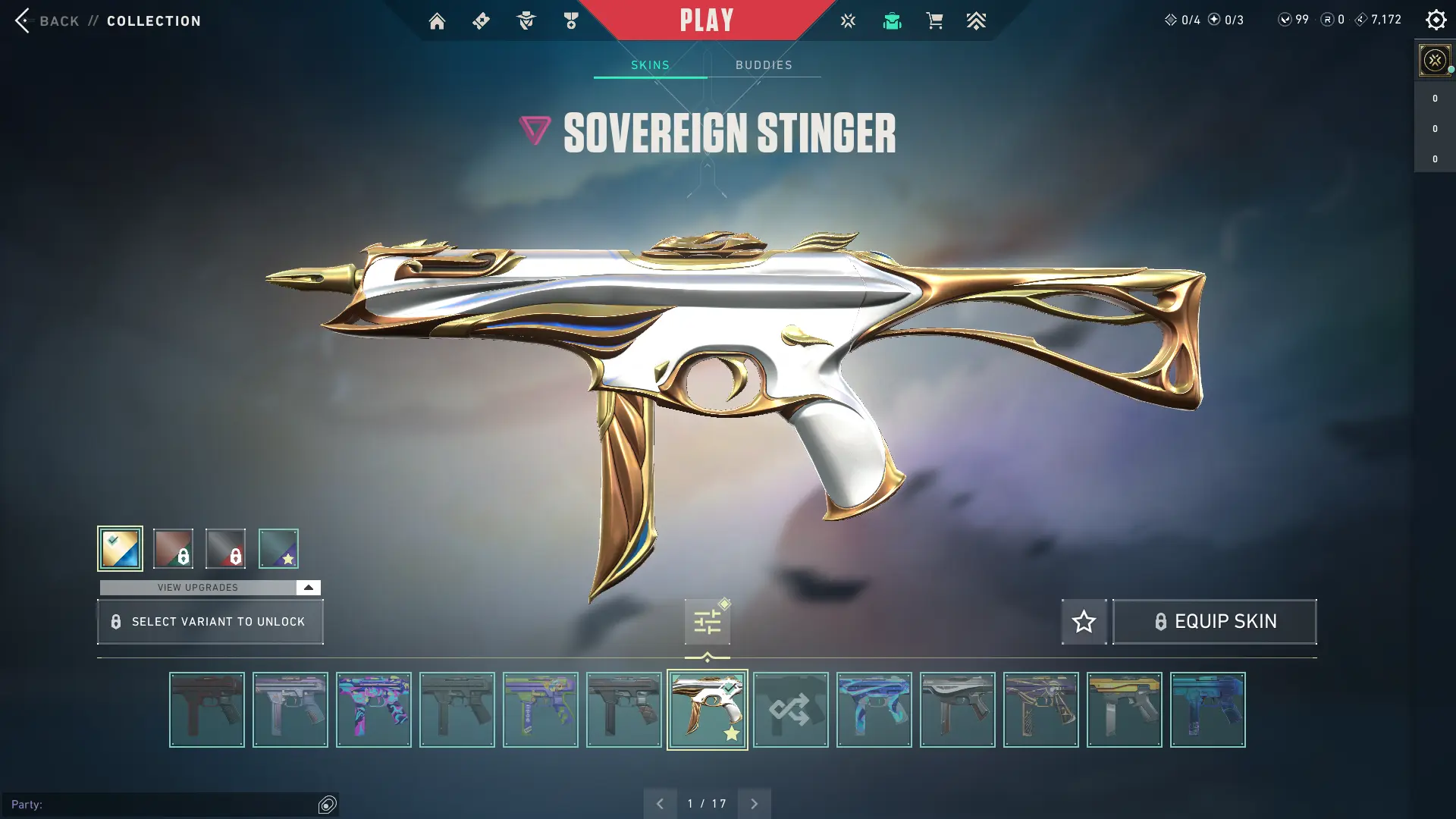Go to the next page of skins
Viewport: 1456px width, 819px height.
(754, 804)
